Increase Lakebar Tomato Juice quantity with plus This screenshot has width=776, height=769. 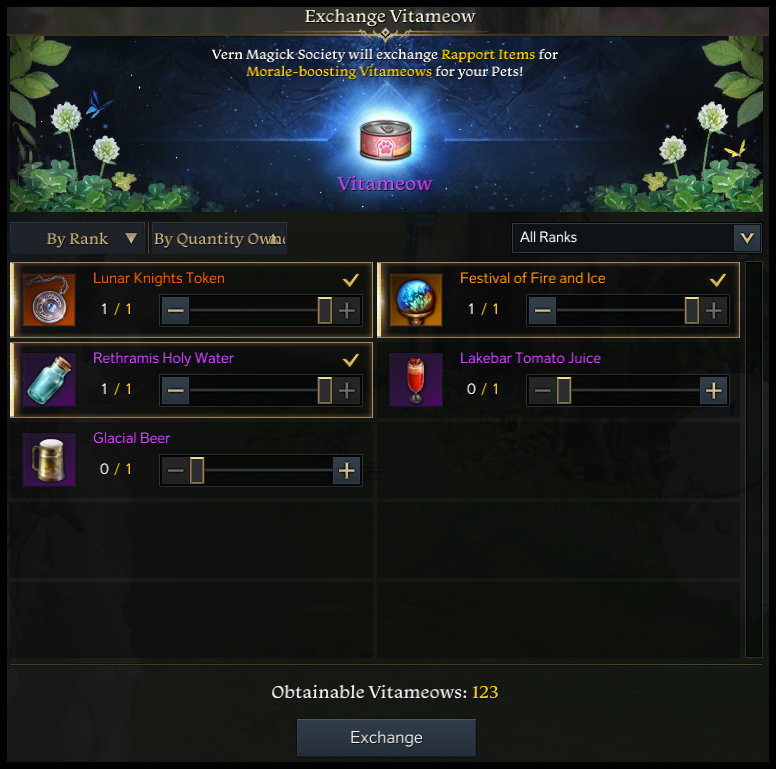click(x=713, y=391)
